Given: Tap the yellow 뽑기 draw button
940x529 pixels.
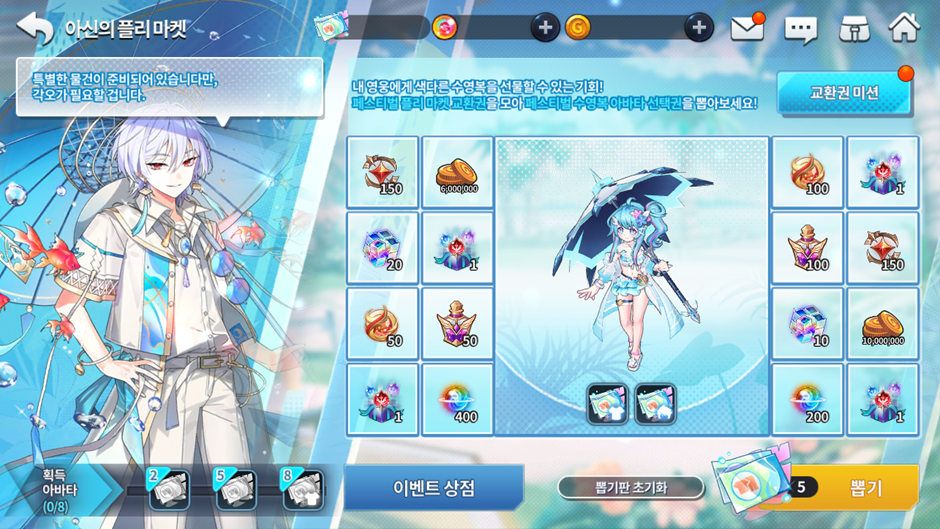Looking at the screenshot, I should click(865, 487).
